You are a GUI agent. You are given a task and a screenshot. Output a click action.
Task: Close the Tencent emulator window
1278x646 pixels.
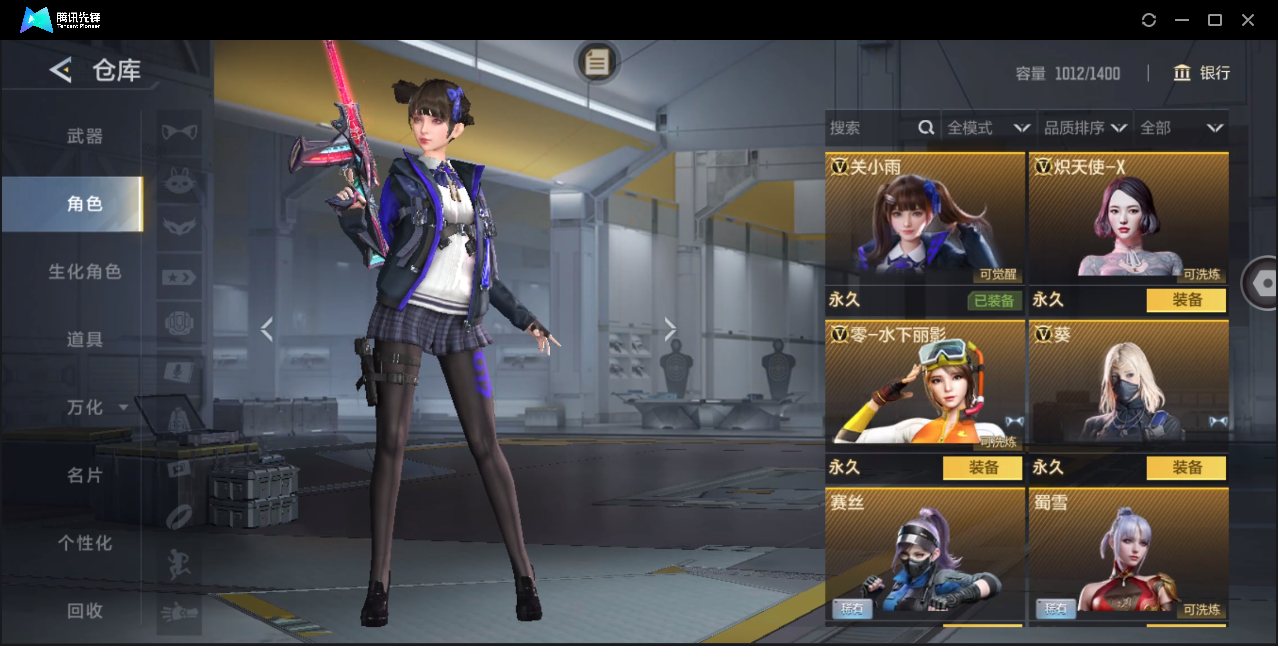tap(1248, 20)
